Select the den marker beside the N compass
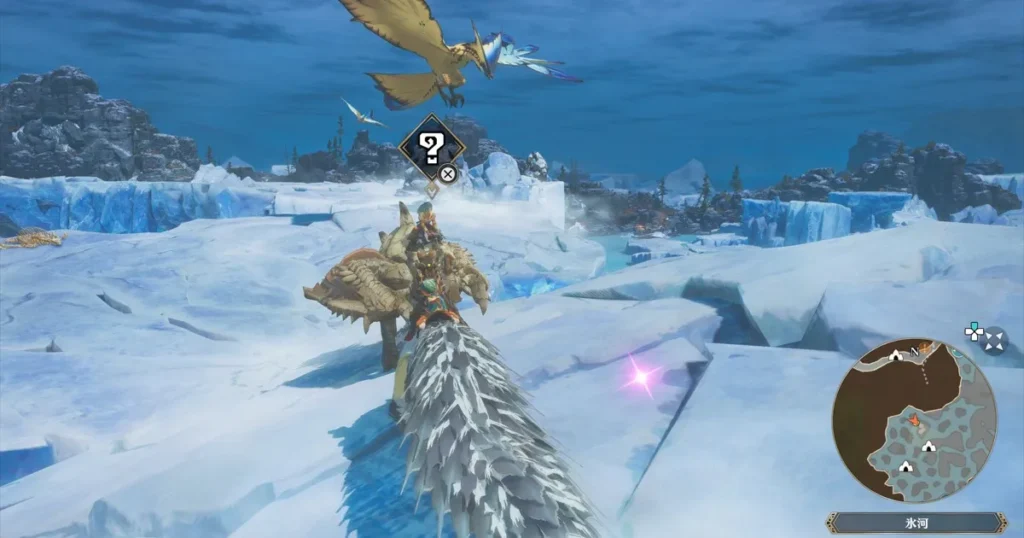This screenshot has width=1024, height=538. tap(896, 355)
